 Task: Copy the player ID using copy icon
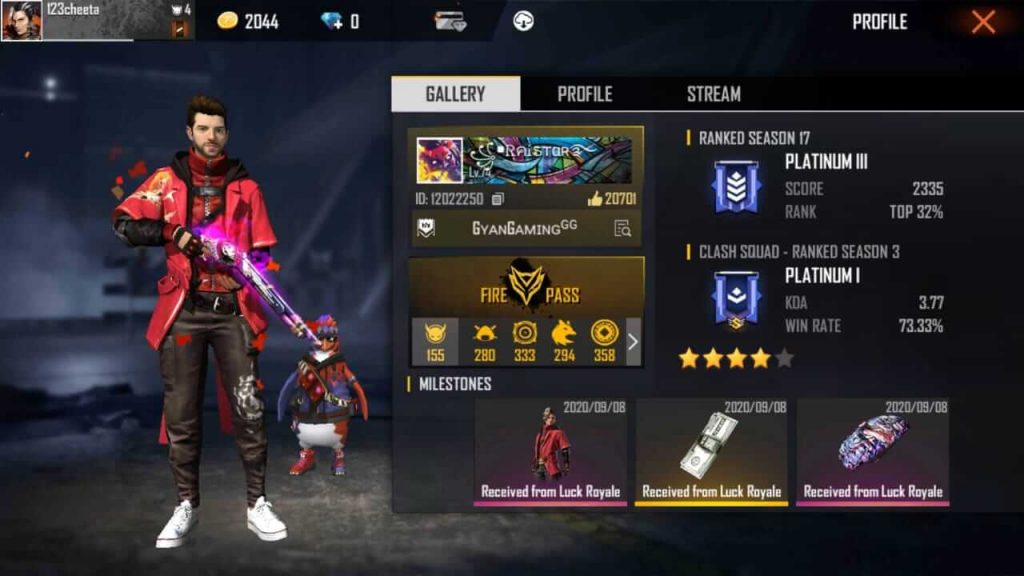click(x=497, y=199)
